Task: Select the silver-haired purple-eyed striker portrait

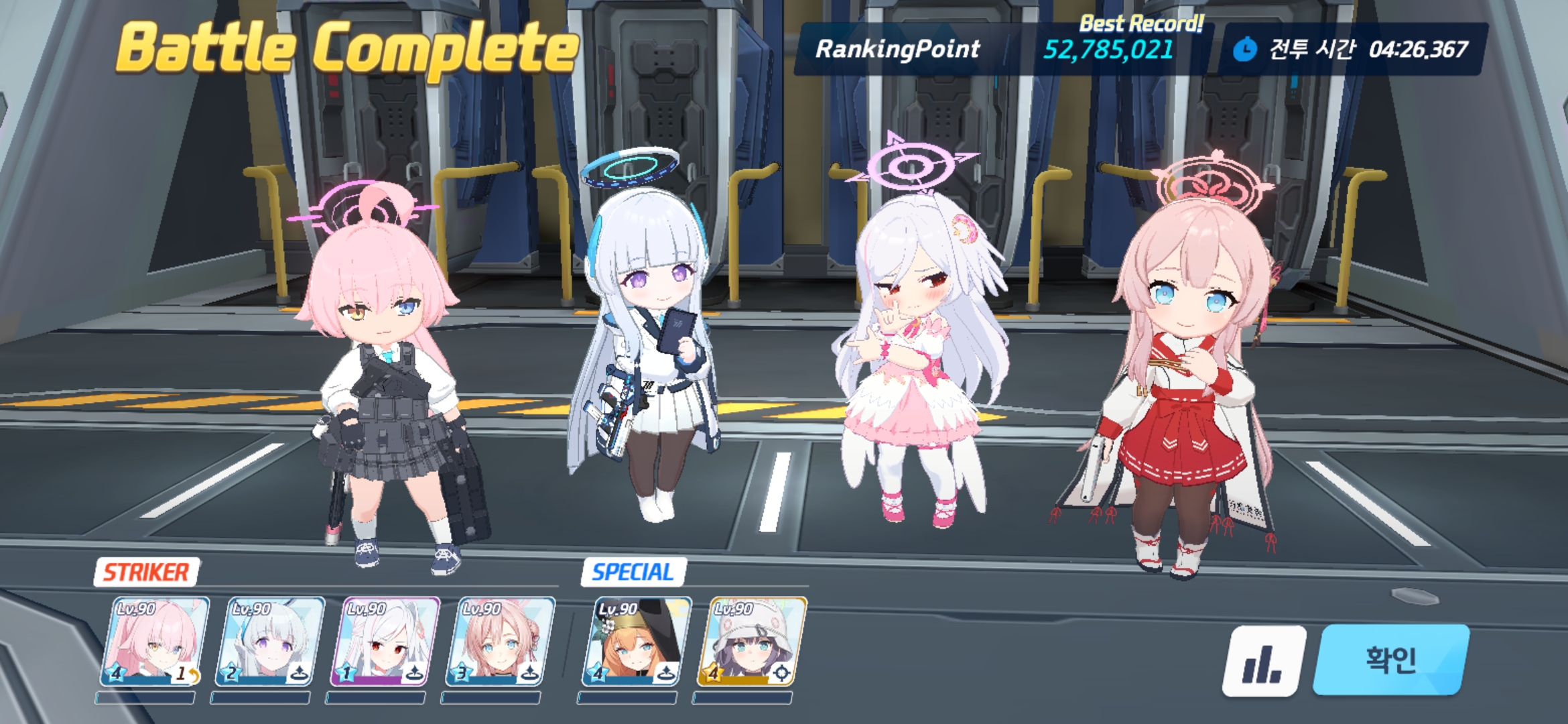Action: [269, 642]
